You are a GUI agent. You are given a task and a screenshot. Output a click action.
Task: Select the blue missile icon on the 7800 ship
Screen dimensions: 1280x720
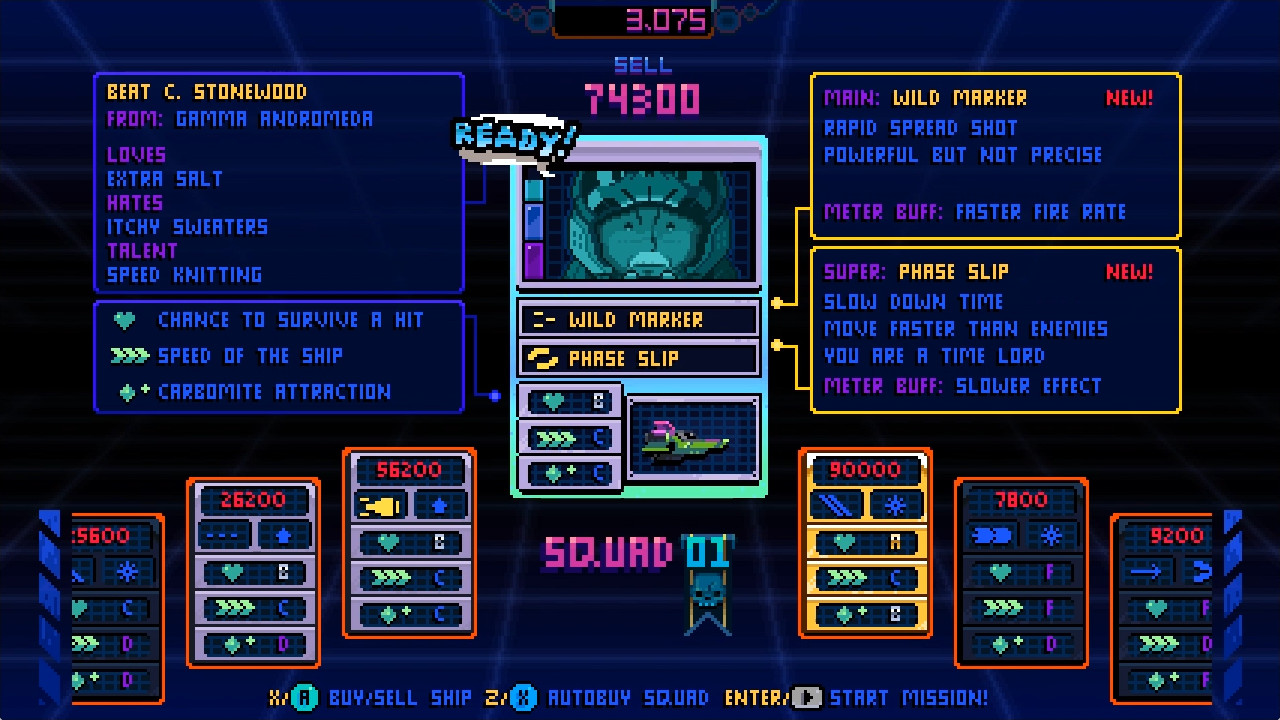point(992,535)
